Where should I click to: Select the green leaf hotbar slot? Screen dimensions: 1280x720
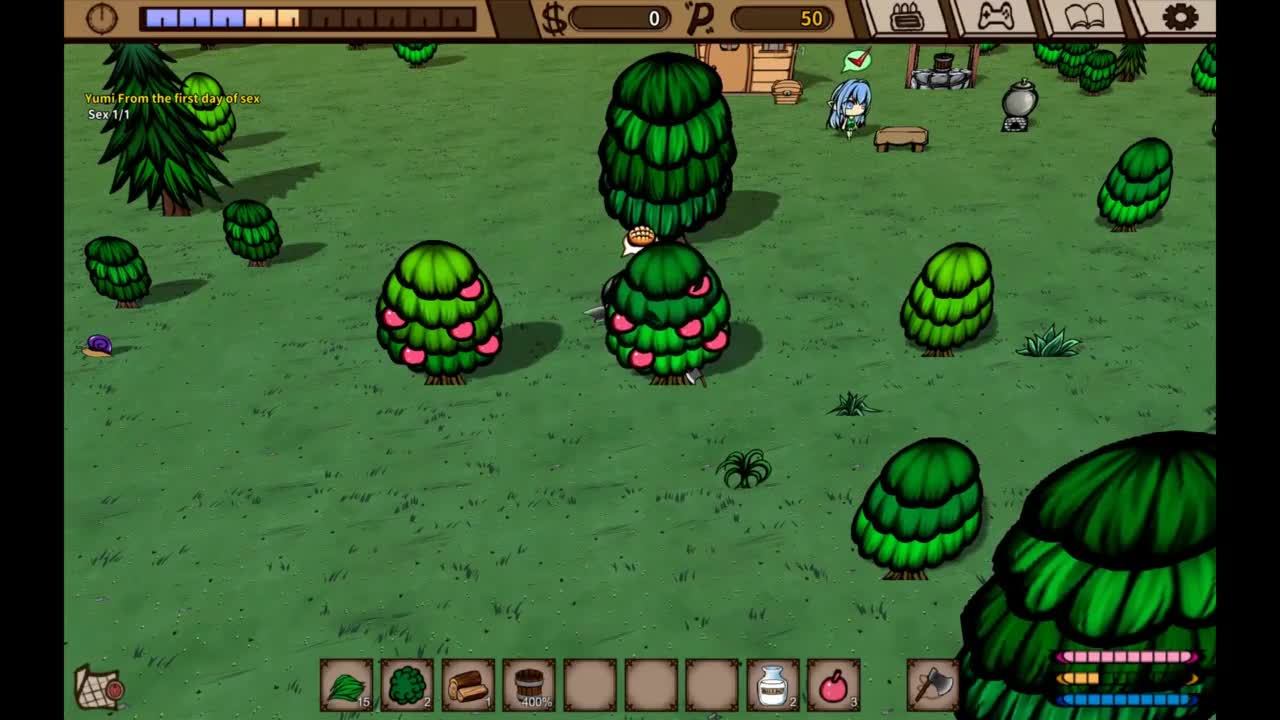click(346, 686)
